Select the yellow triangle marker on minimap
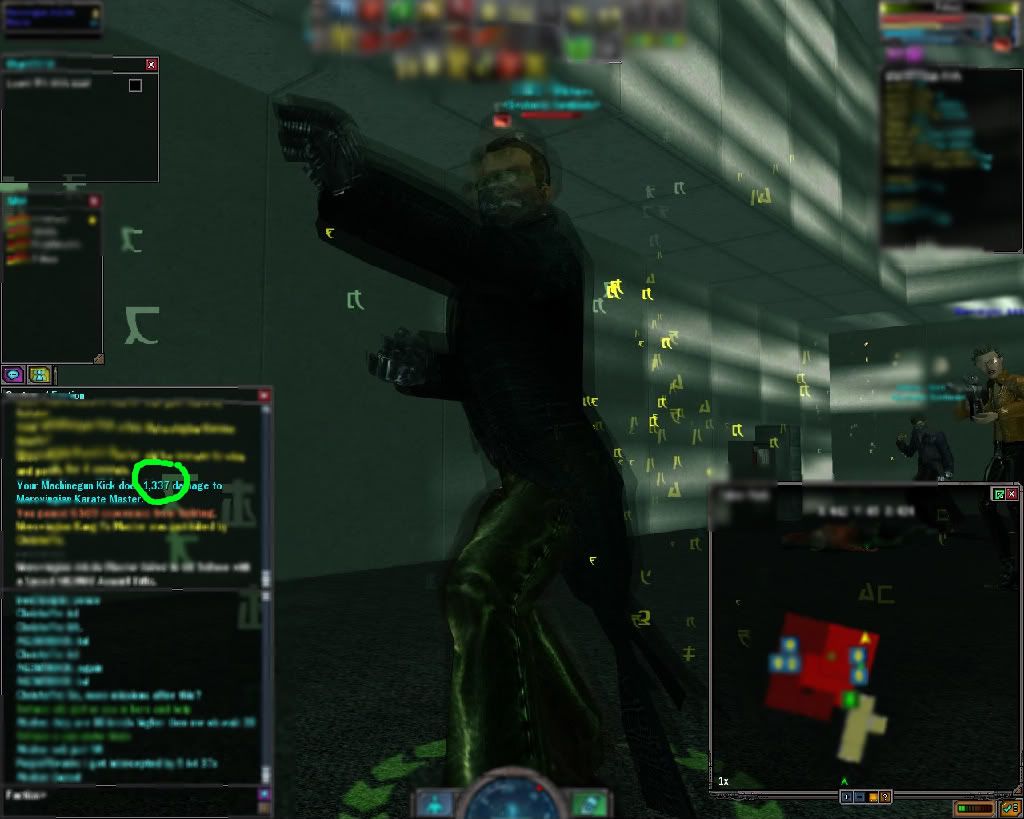This screenshot has height=819, width=1024. (x=865, y=637)
